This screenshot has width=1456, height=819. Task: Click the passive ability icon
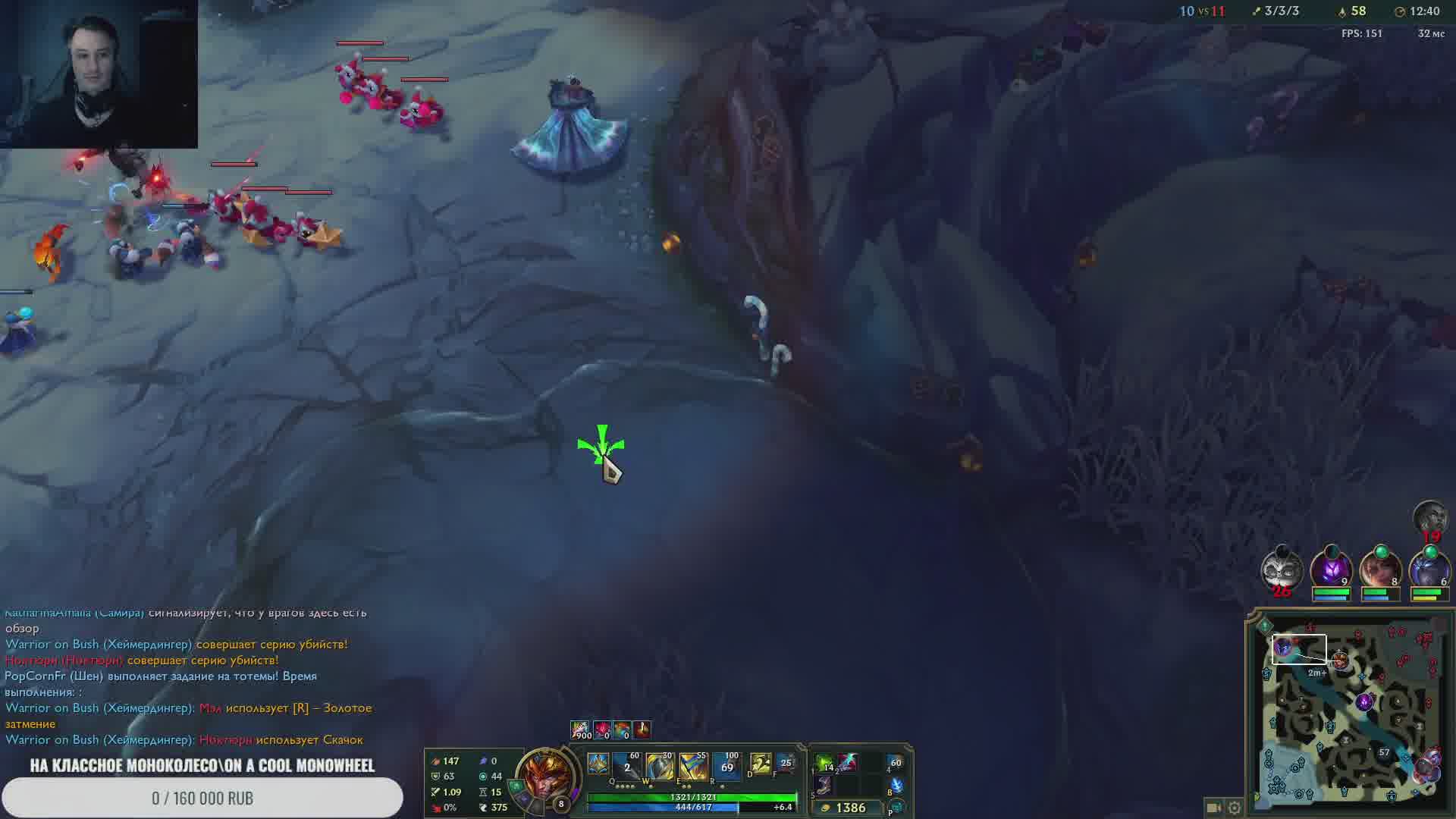tap(598, 764)
